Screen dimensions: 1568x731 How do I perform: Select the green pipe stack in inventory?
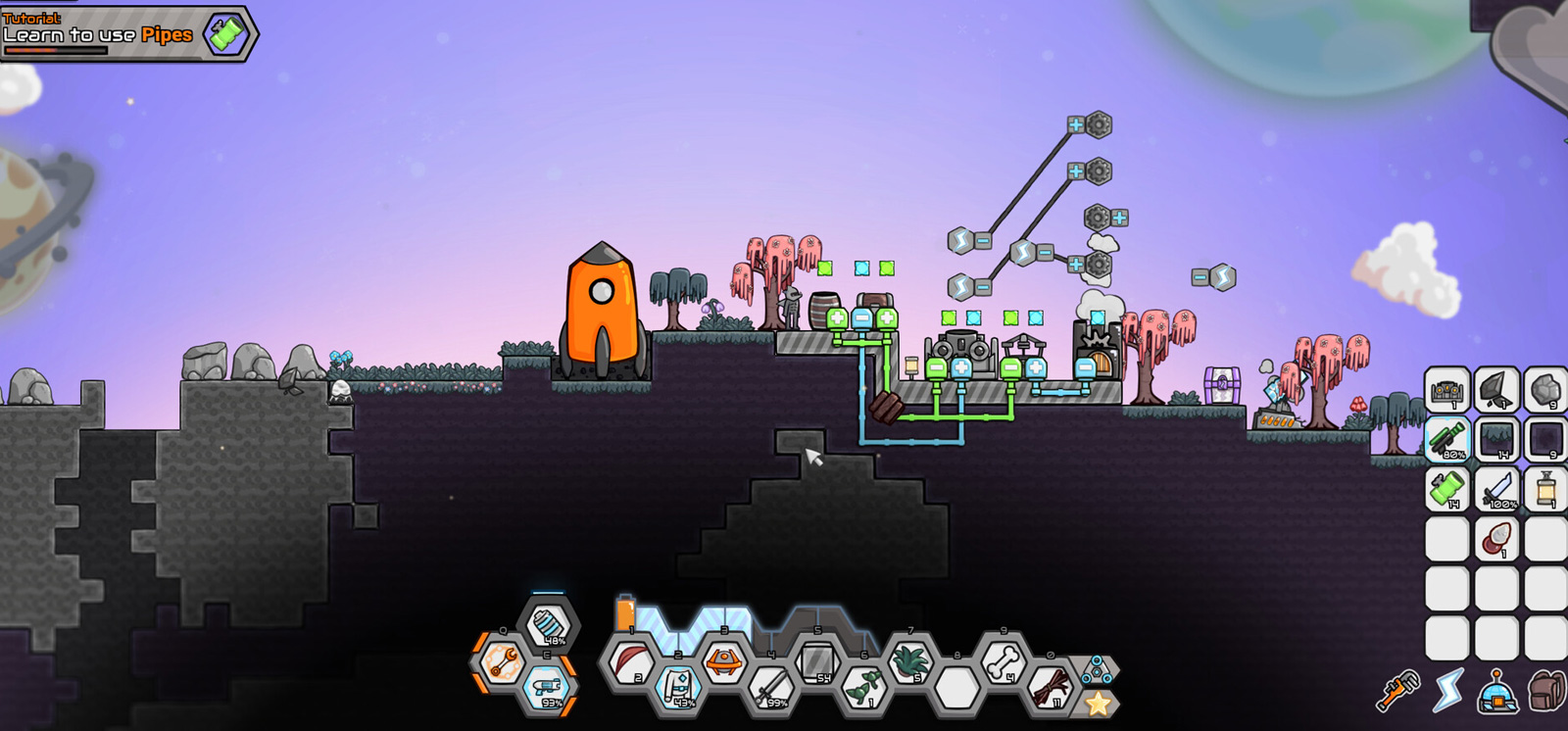(x=1446, y=489)
